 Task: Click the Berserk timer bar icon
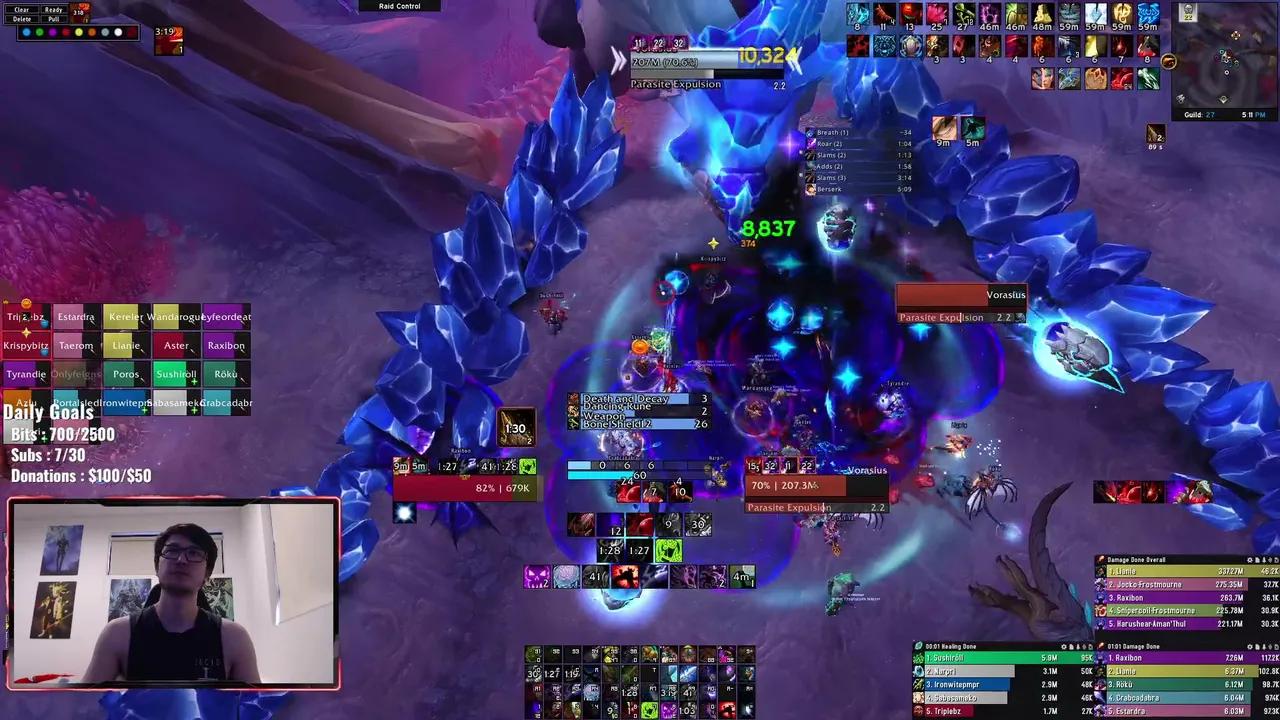pos(811,188)
